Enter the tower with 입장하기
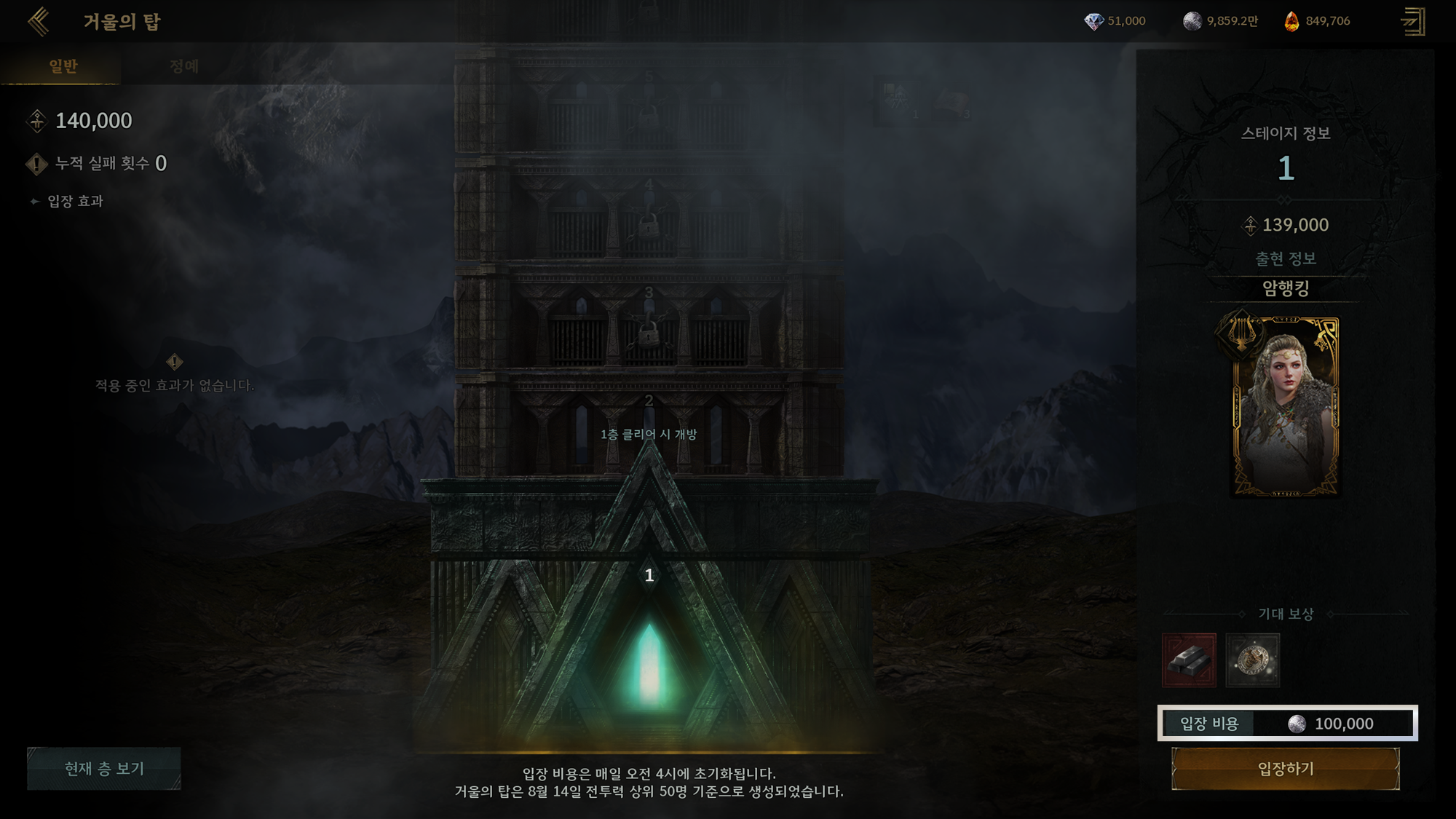Viewport: 1456px width, 819px height. [x=1285, y=769]
